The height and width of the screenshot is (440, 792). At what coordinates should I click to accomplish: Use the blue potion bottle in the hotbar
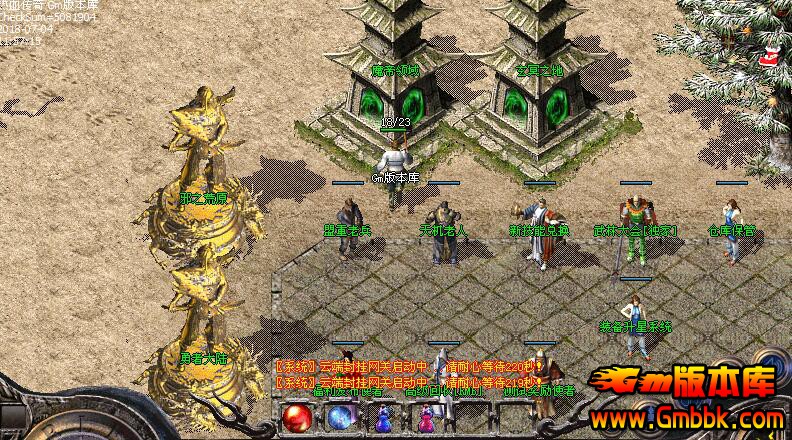(x=382, y=420)
